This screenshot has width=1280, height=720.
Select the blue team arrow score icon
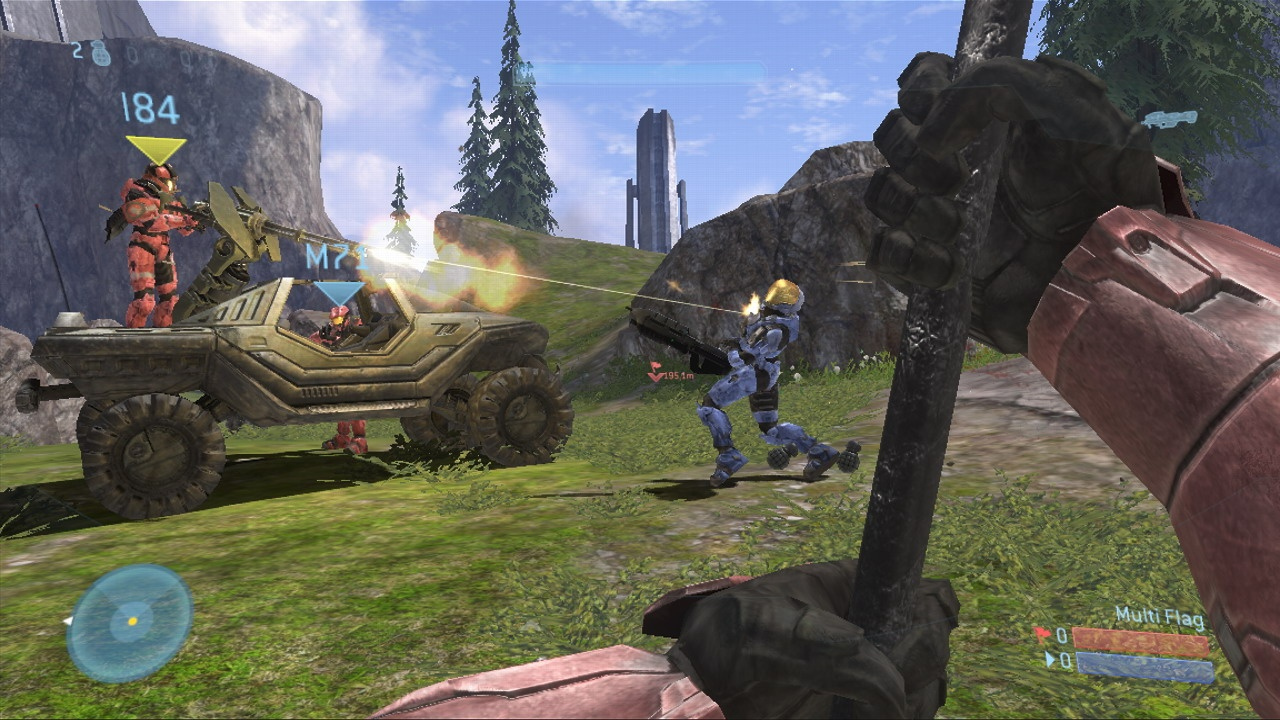tap(1049, 659)
